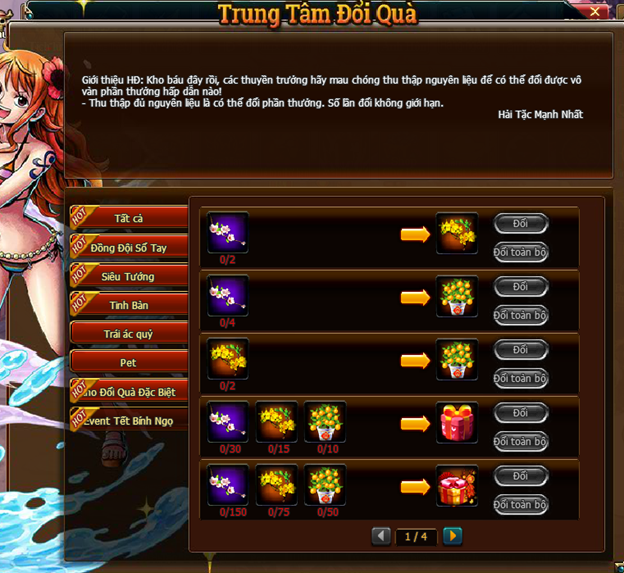Screen dimensions: 624x573
Task: Select the kumquat tree material showing 0/50
Action: (x=325, y=484)
